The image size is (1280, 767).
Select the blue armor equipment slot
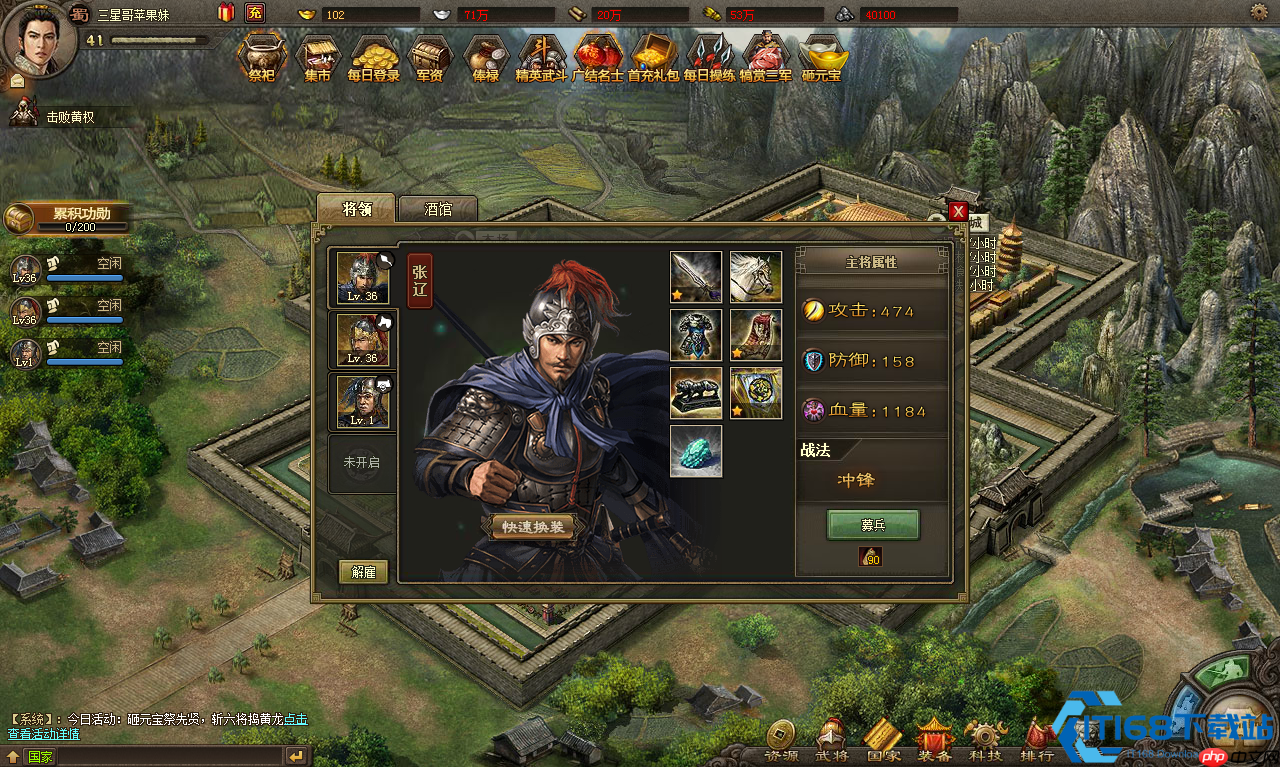pyautogui.click(x=696, y=335)
